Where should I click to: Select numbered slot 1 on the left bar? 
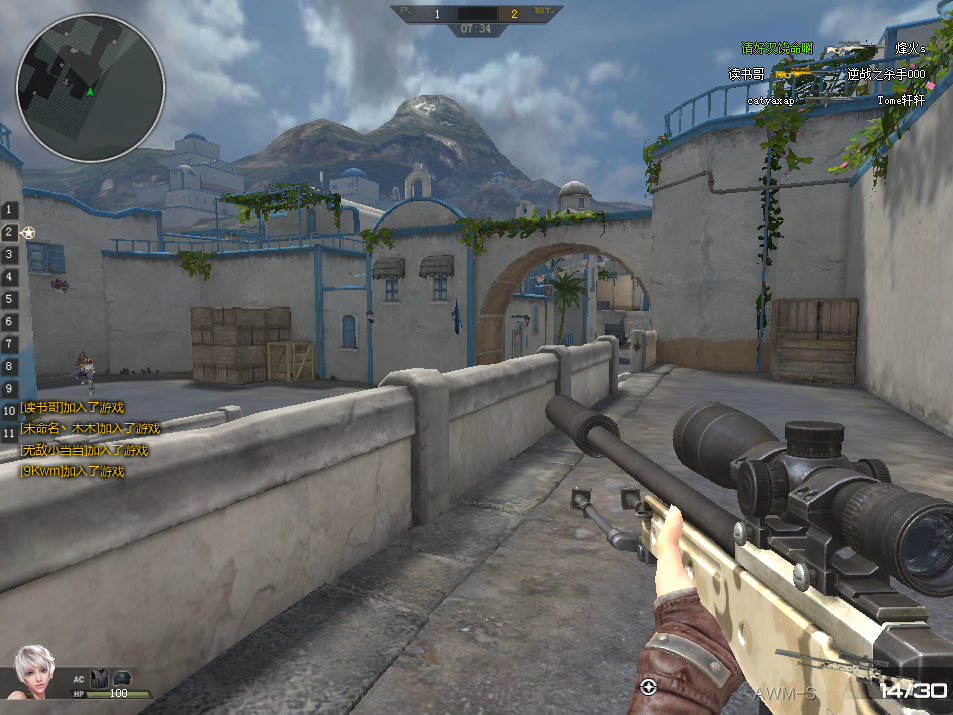[x=9, y=210]
